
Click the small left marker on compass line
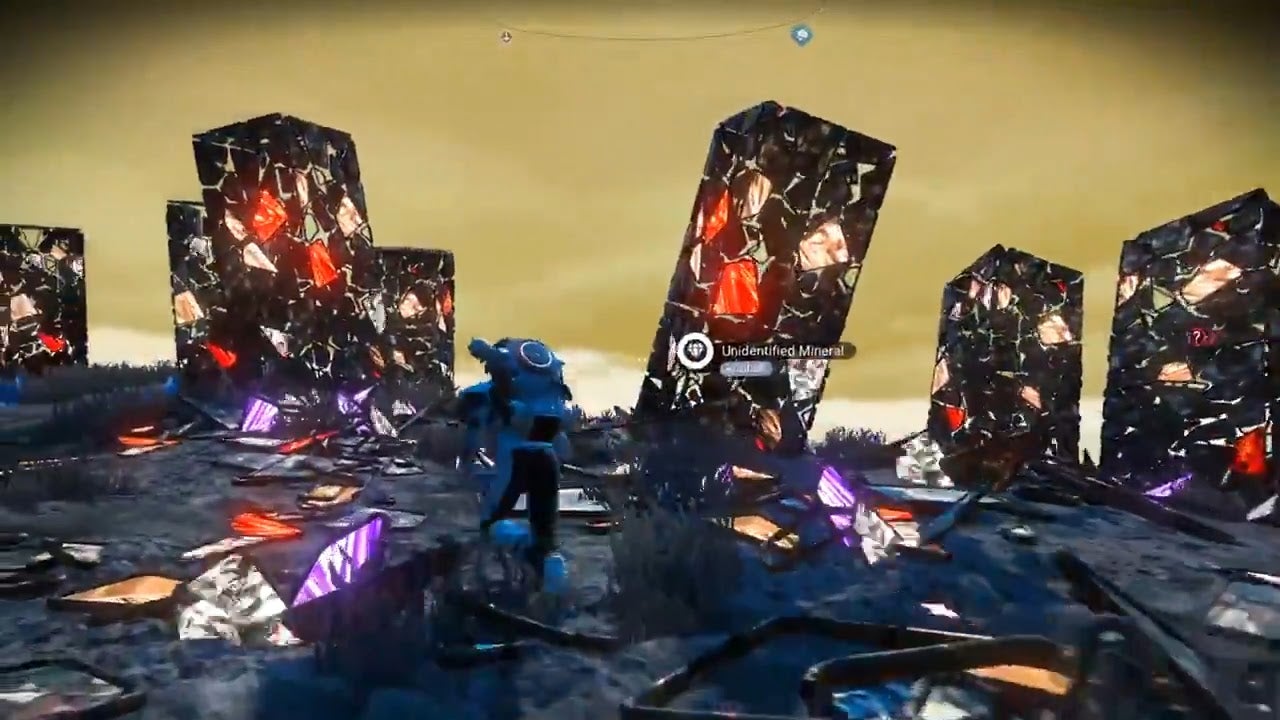point(505,35)
